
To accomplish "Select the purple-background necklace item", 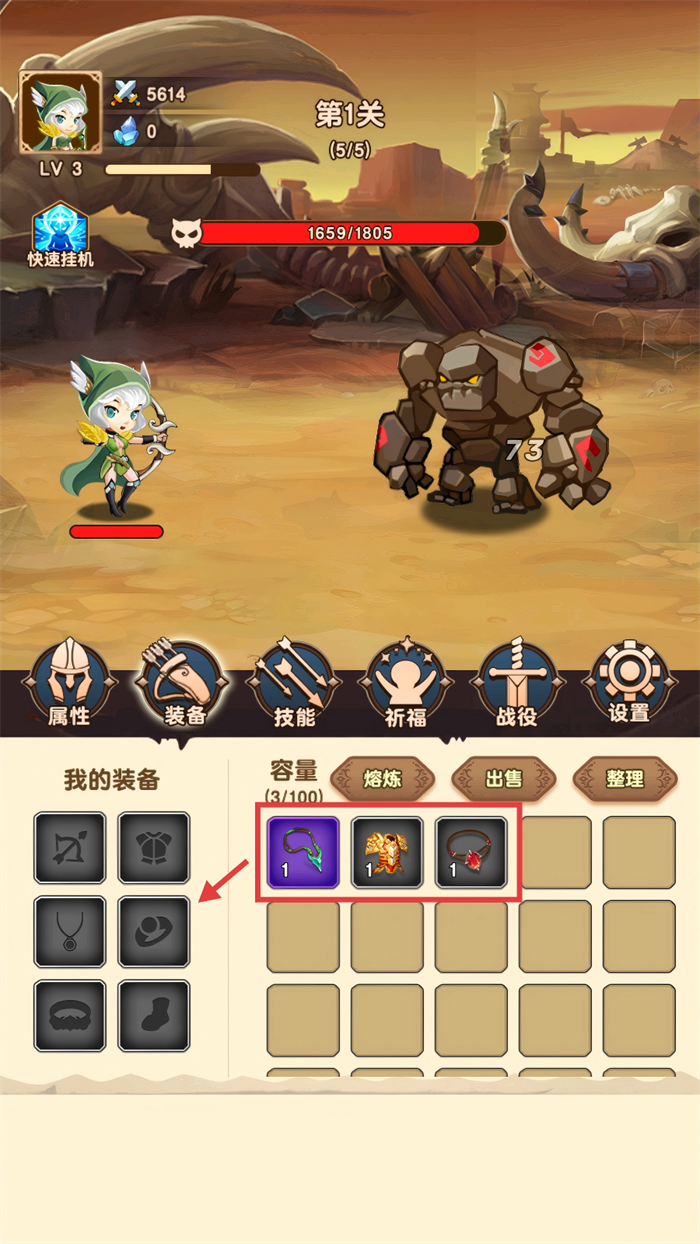I will coord(303,852).
